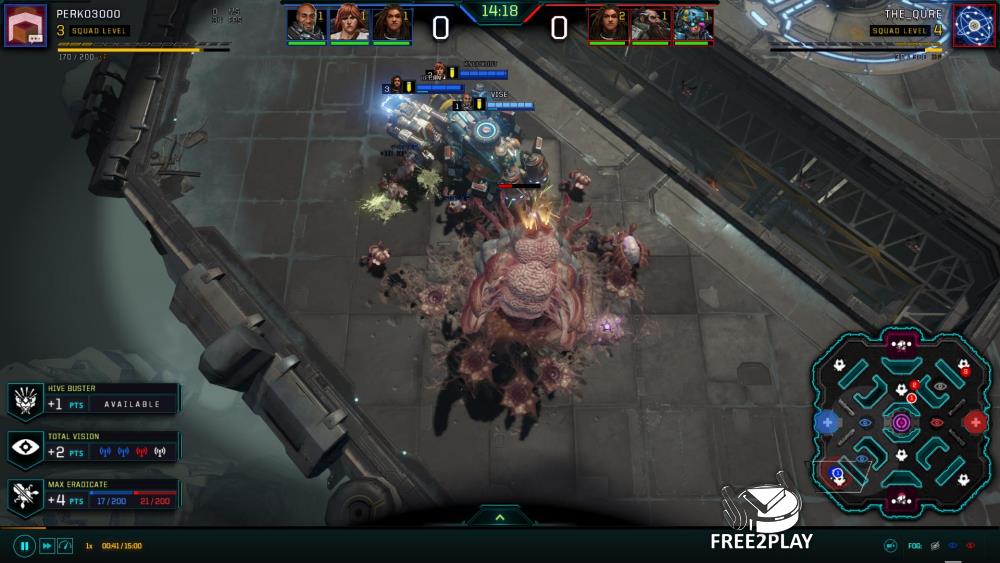Toggle the red team fog vision eye
1000x563 pixels.
tap(970, 546)
